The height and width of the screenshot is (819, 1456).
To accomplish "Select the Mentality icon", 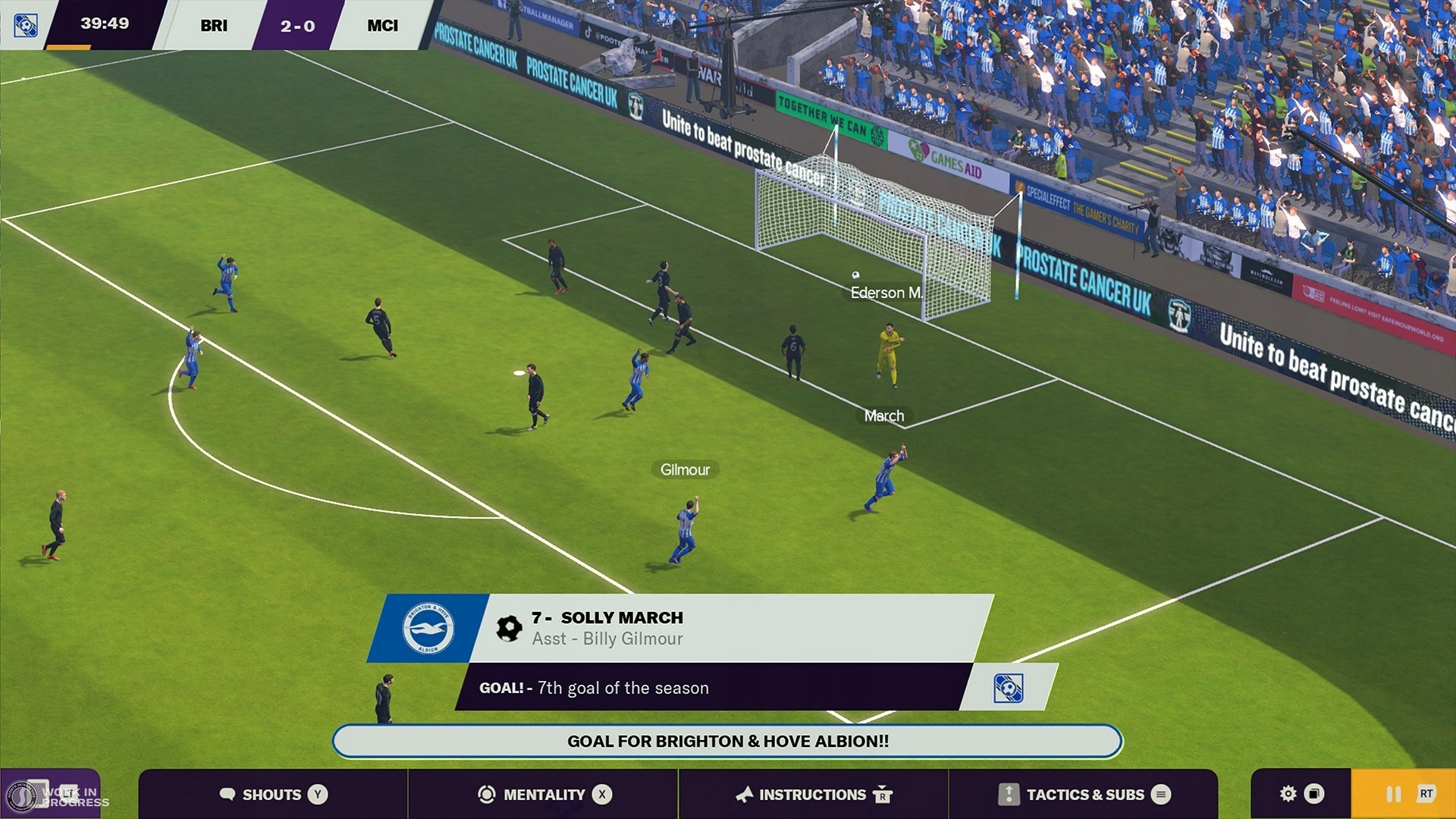I will pyautogui.click(x=485, y=795).
